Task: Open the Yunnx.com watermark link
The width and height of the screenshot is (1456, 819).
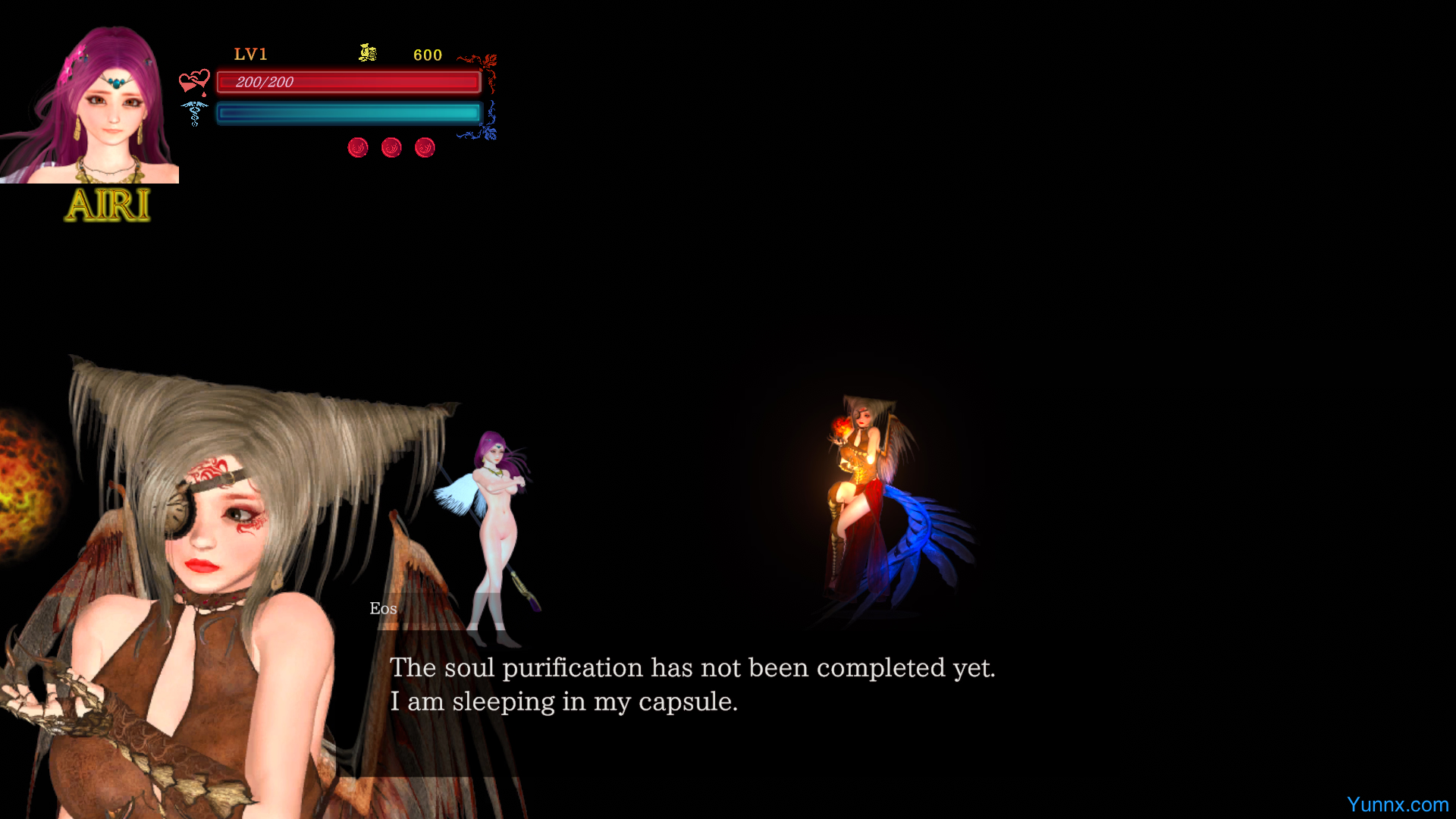Action: (1397, 805)
